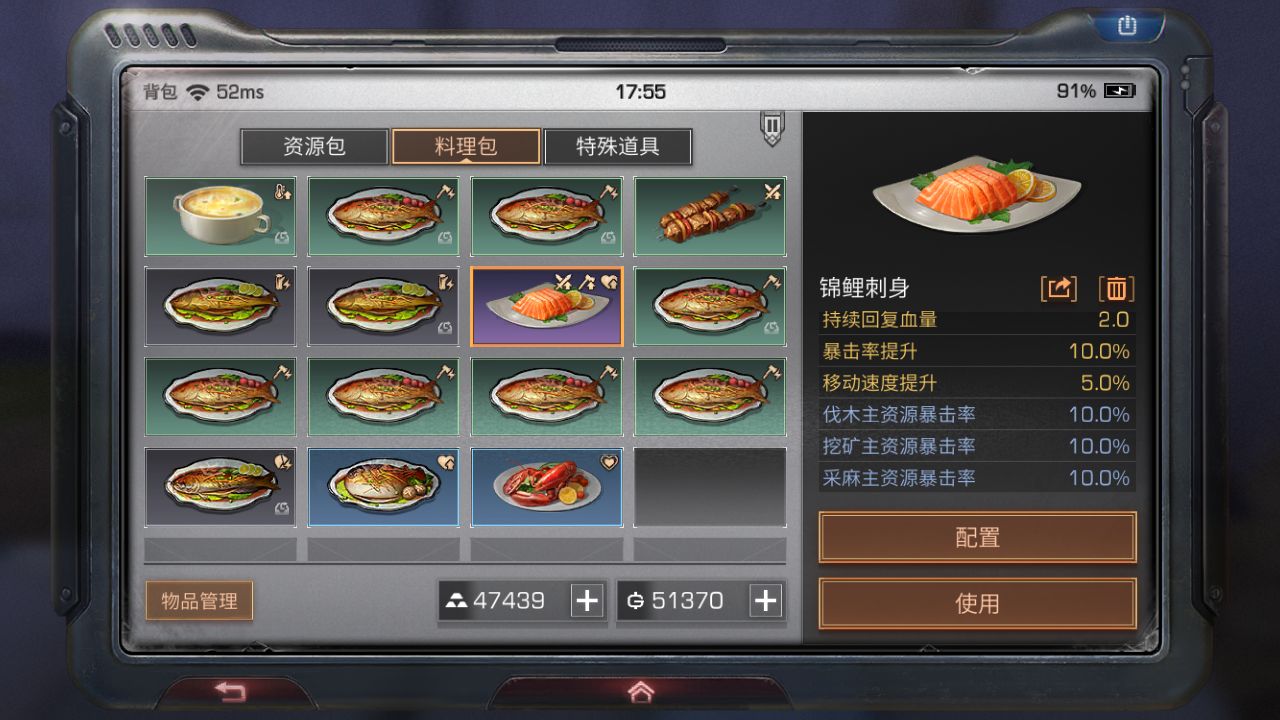Screen dimensions: 1280x720
Task: Delete 锦鲤刺身 using the trash icon
Action: coord(1117,289)
